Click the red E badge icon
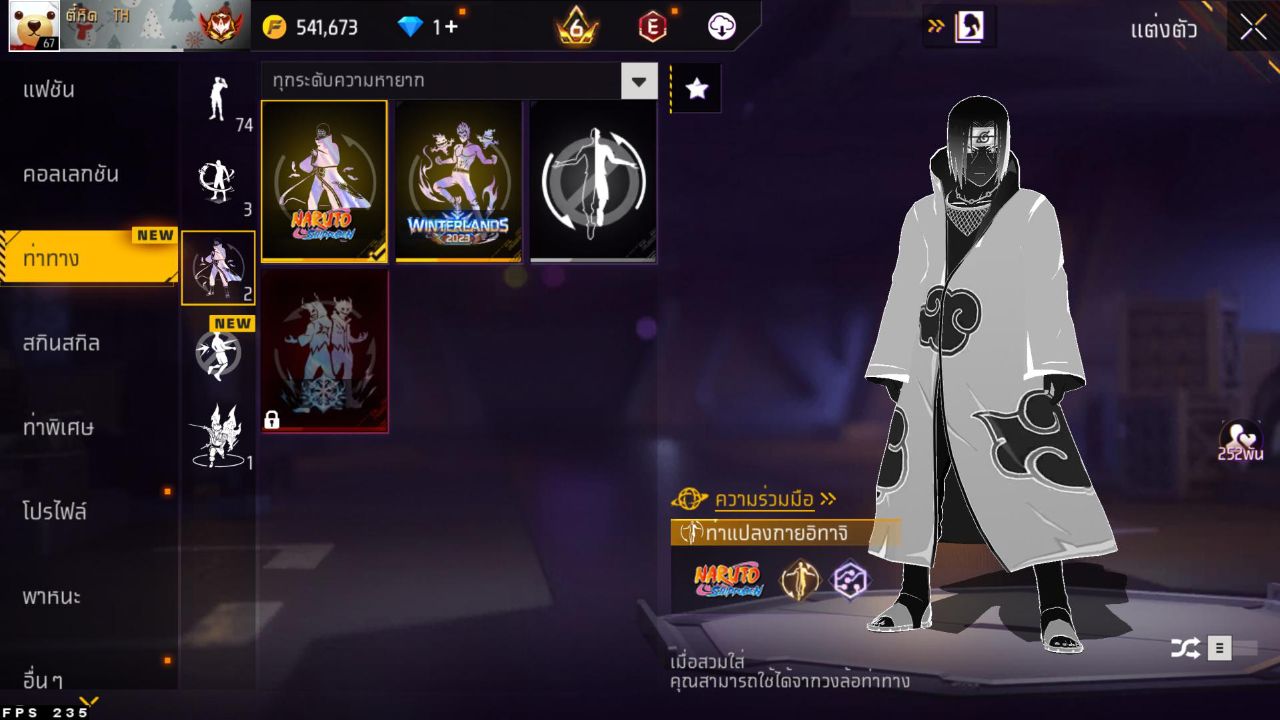Viewport: 1280px width, 720px height. [x=655, y=27]
